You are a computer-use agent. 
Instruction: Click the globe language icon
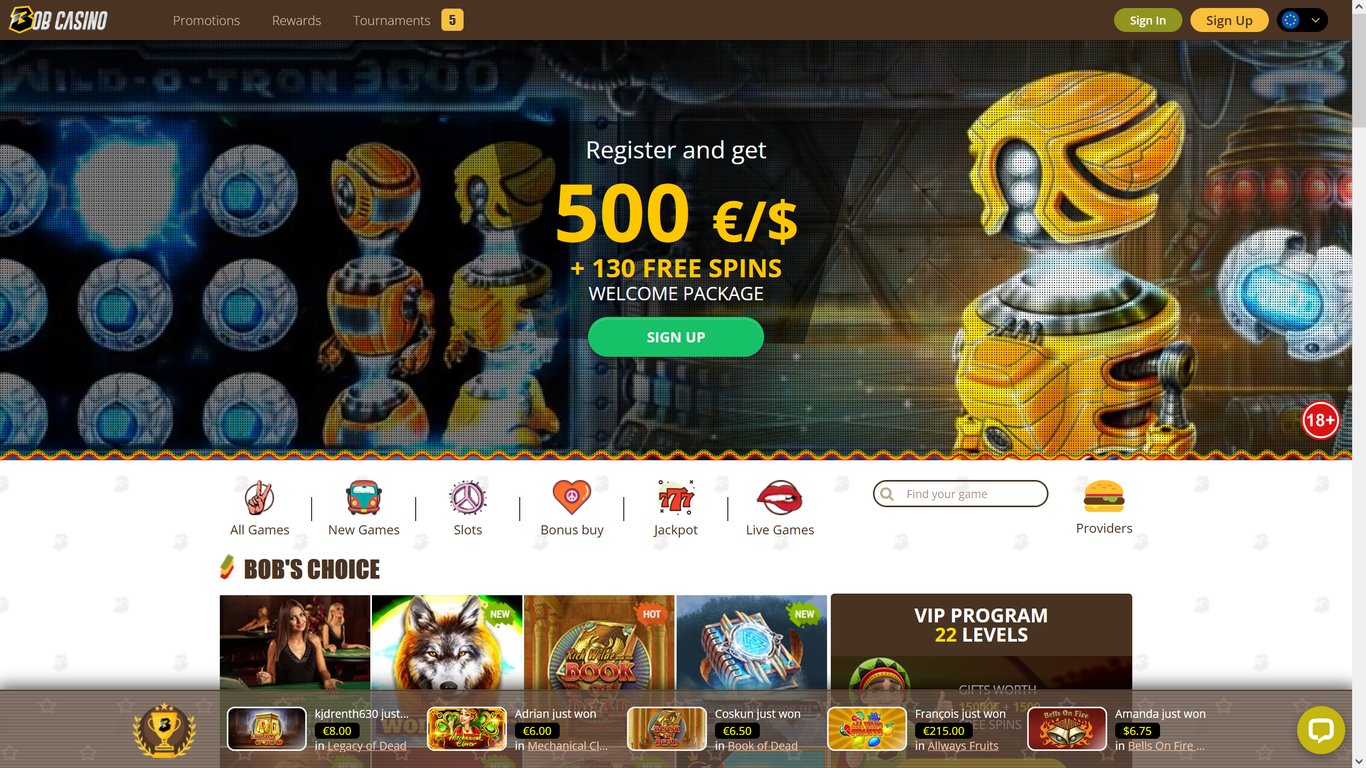[1290, 19]
